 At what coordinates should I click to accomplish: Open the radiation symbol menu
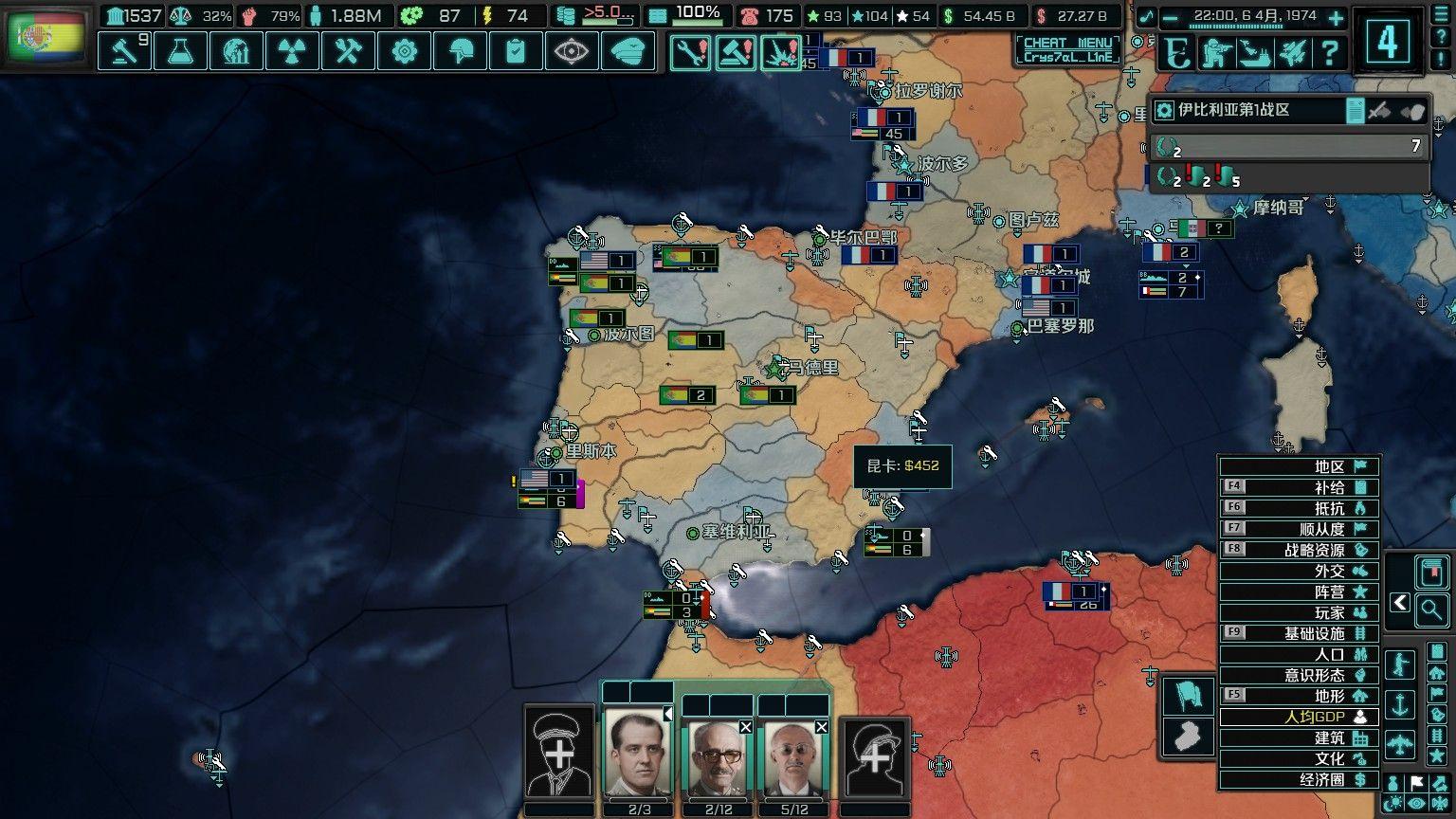(x=292, y=51)
